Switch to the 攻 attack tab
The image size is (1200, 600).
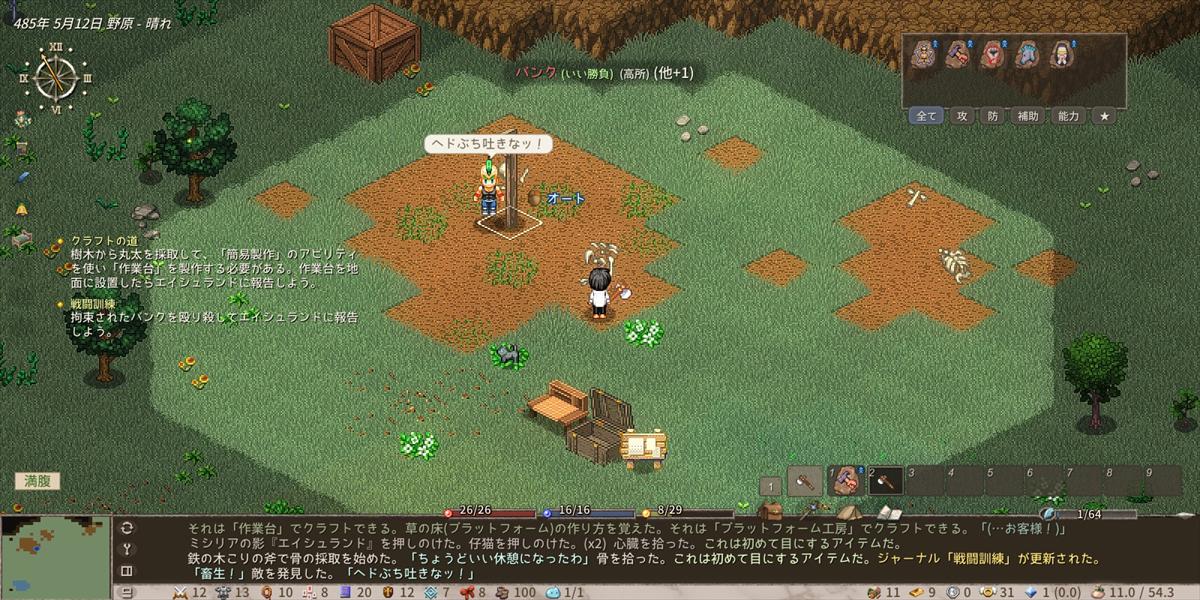[962, 116]
